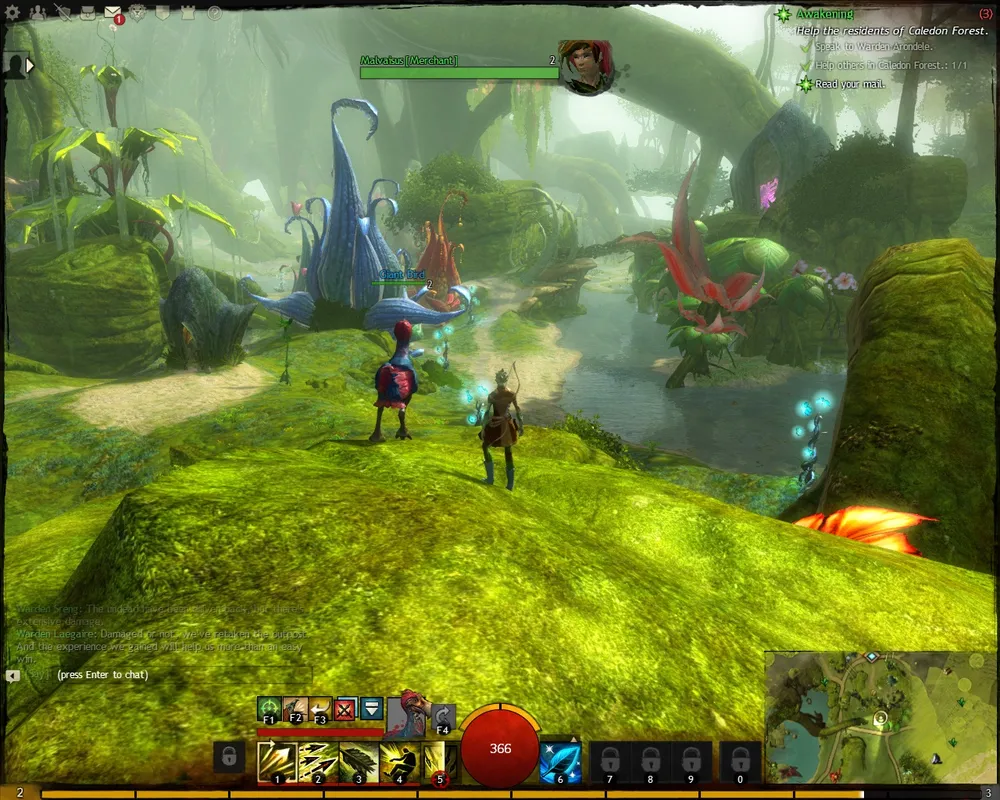This screenshot has width=1000, height=800.
Task: Use the multi-arrow volley skill 2
Action: [x=317, y=761]
